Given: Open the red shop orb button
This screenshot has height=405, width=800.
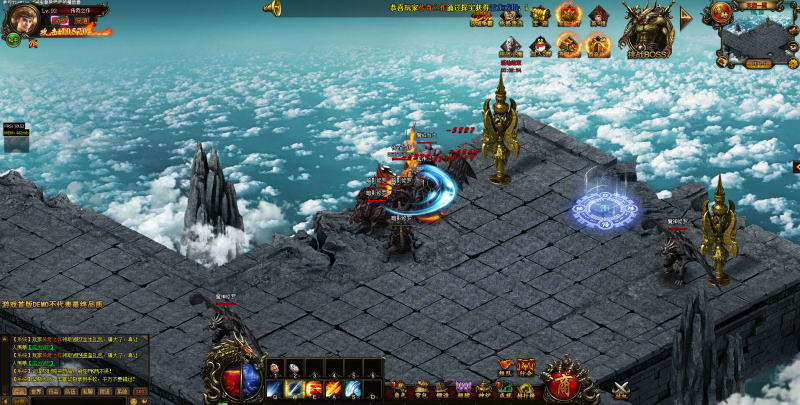Looking at the screenshot, I should (565, 382).
